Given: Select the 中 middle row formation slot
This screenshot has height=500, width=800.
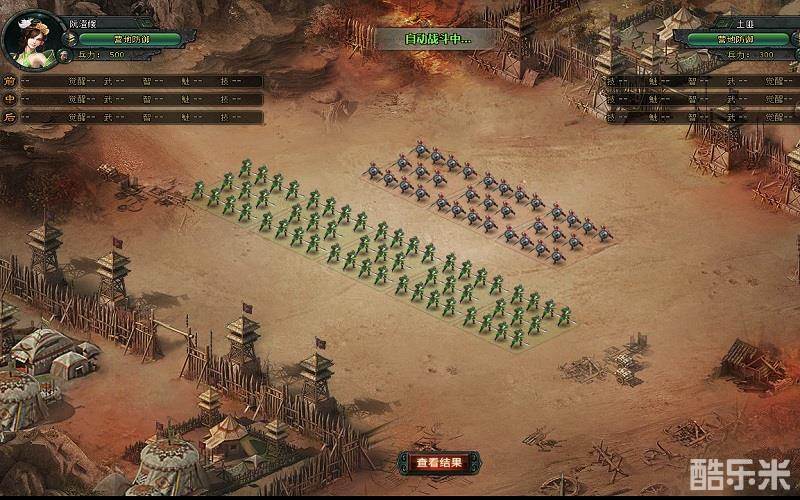Looking at the screenshot, I should point(11,99).
